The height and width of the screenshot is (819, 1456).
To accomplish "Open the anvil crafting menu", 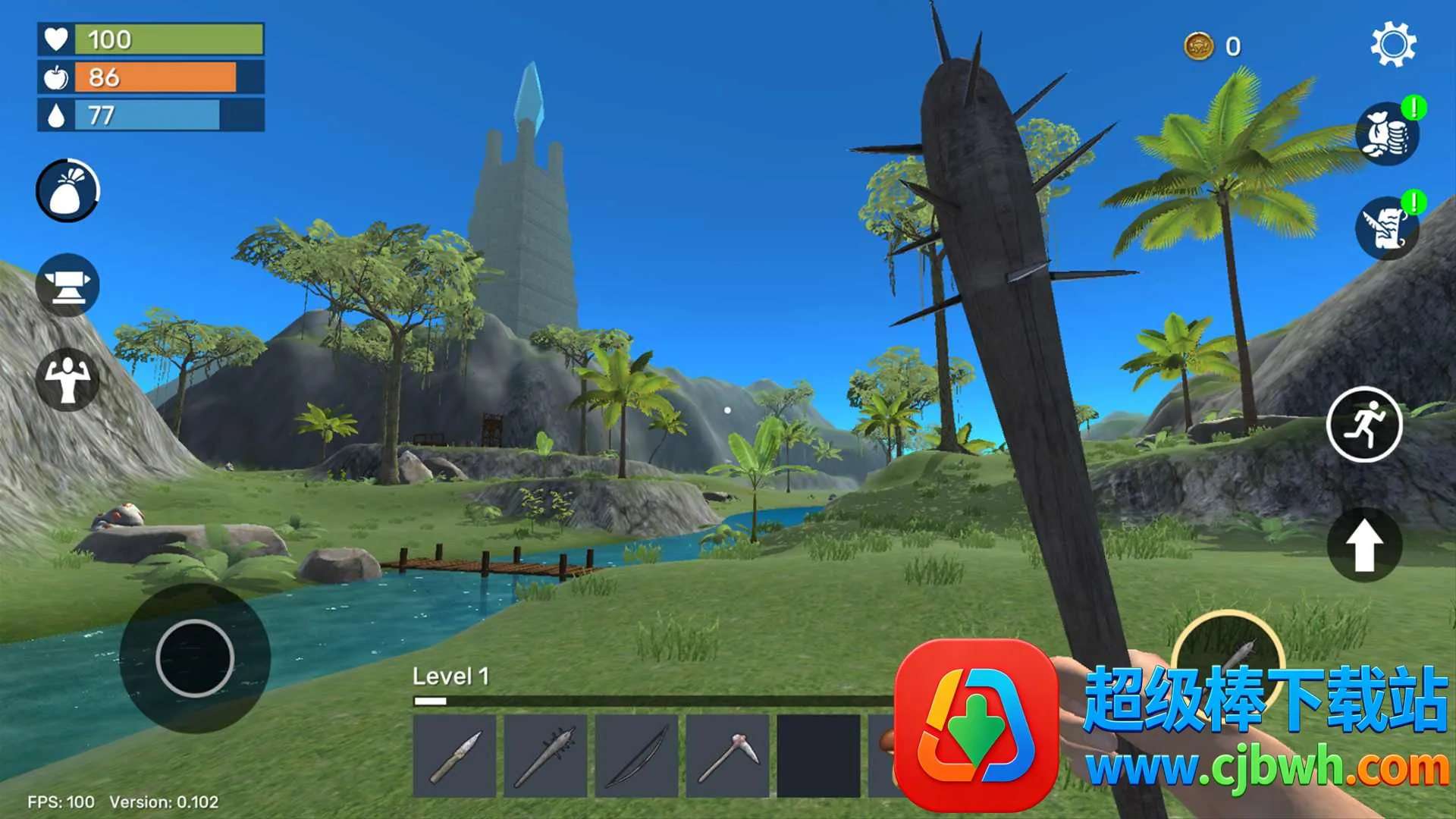I will tap(67, 285).
